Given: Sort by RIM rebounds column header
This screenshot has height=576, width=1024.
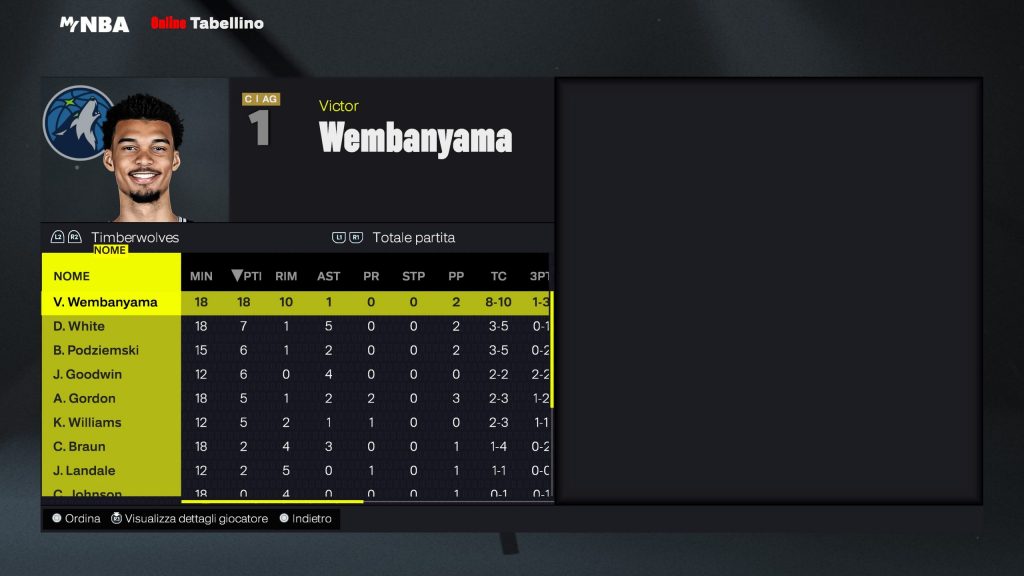Looking at the screenshot, I should 286,276.
